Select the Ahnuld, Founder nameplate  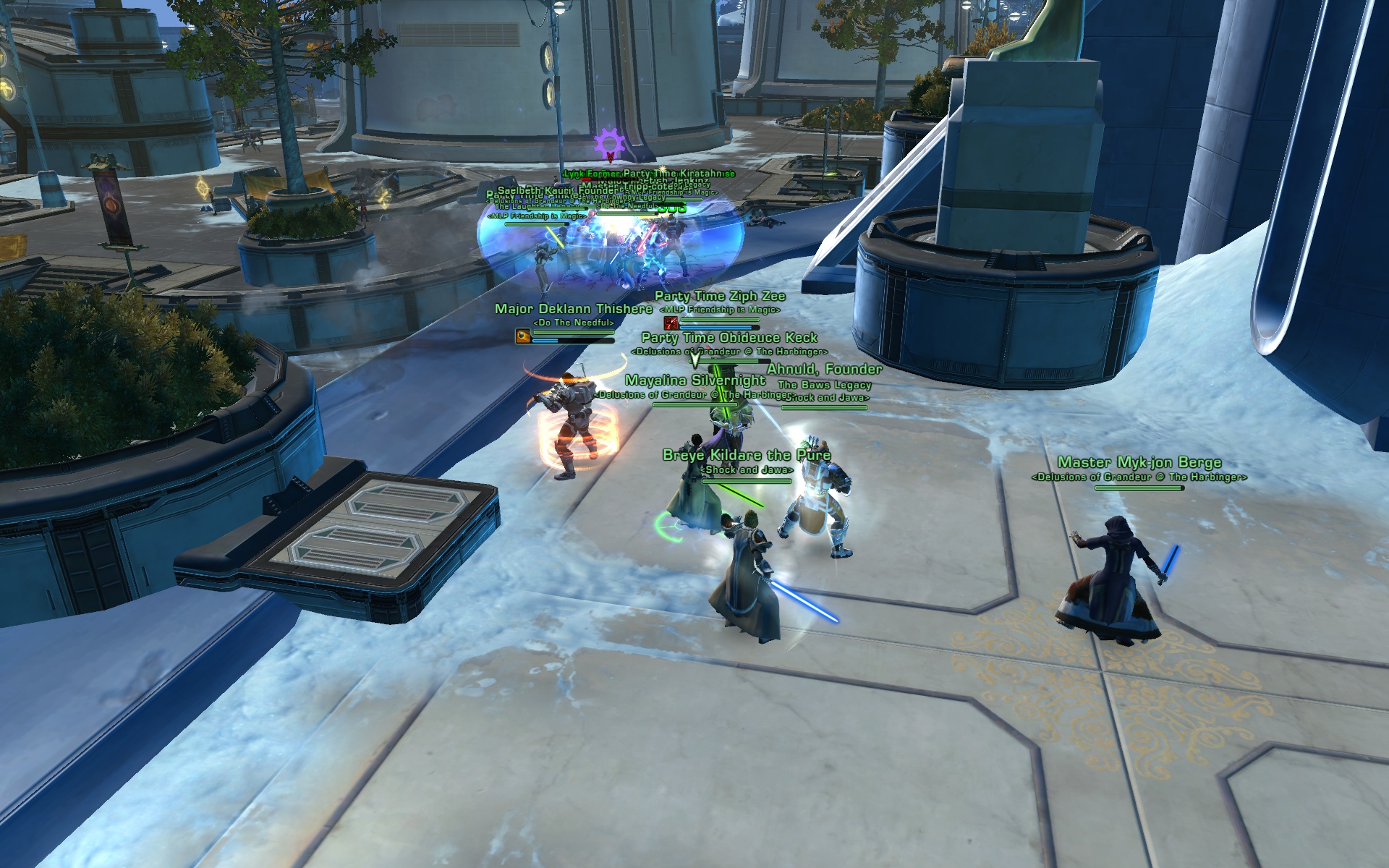tap(824, 370)
